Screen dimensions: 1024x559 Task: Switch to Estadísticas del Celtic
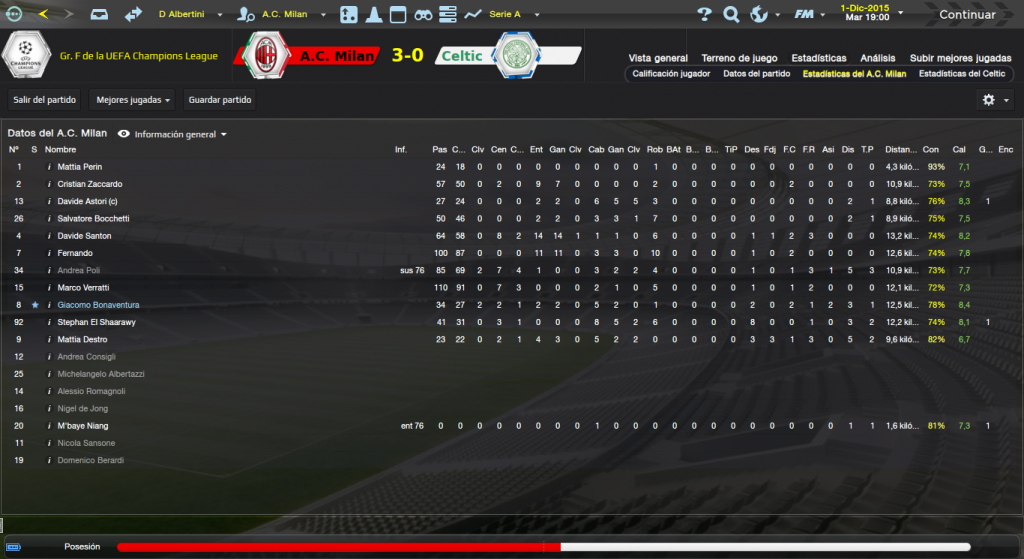962,74
